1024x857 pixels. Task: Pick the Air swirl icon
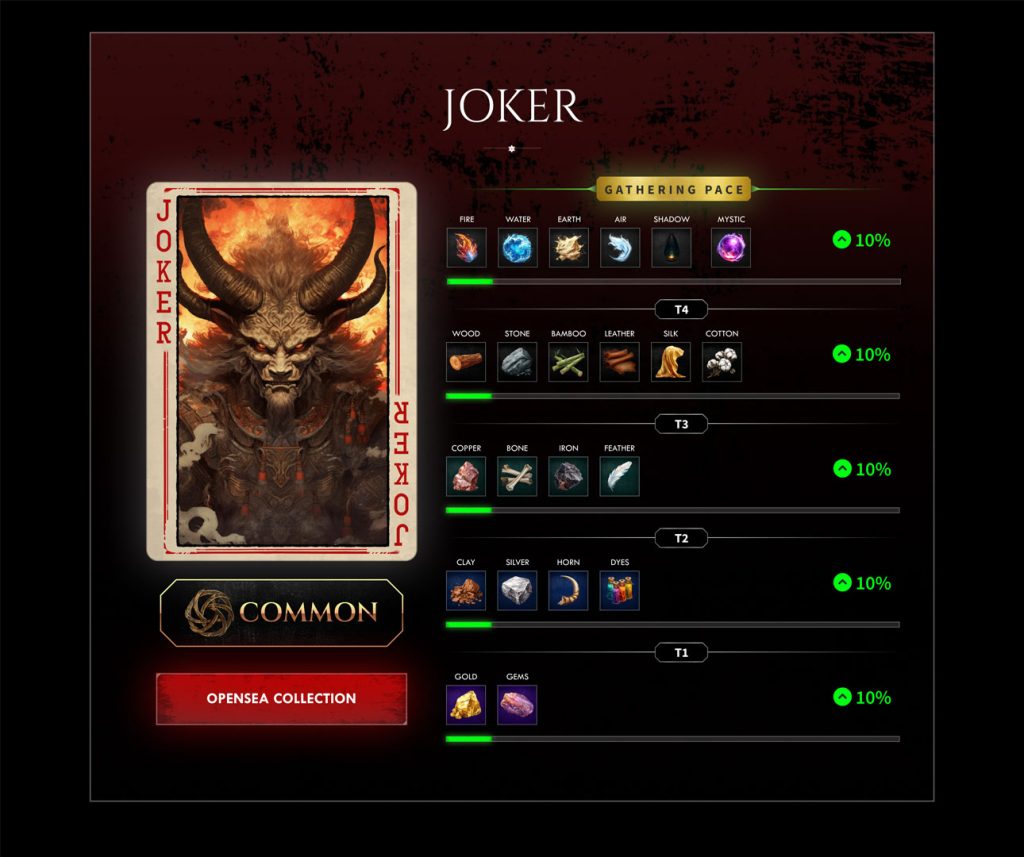(x=620, y=248)
